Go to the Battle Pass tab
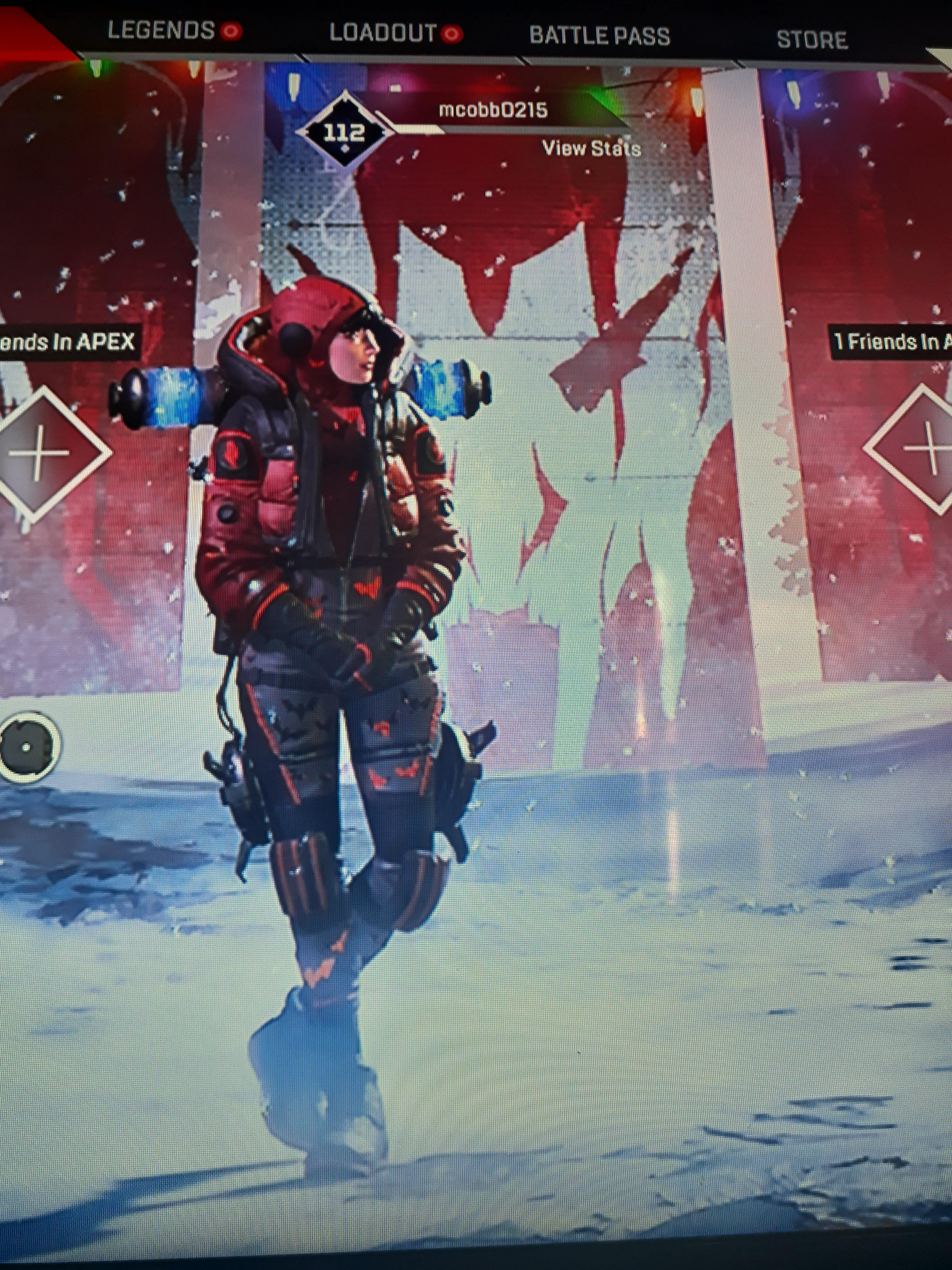 coord(599,36)
